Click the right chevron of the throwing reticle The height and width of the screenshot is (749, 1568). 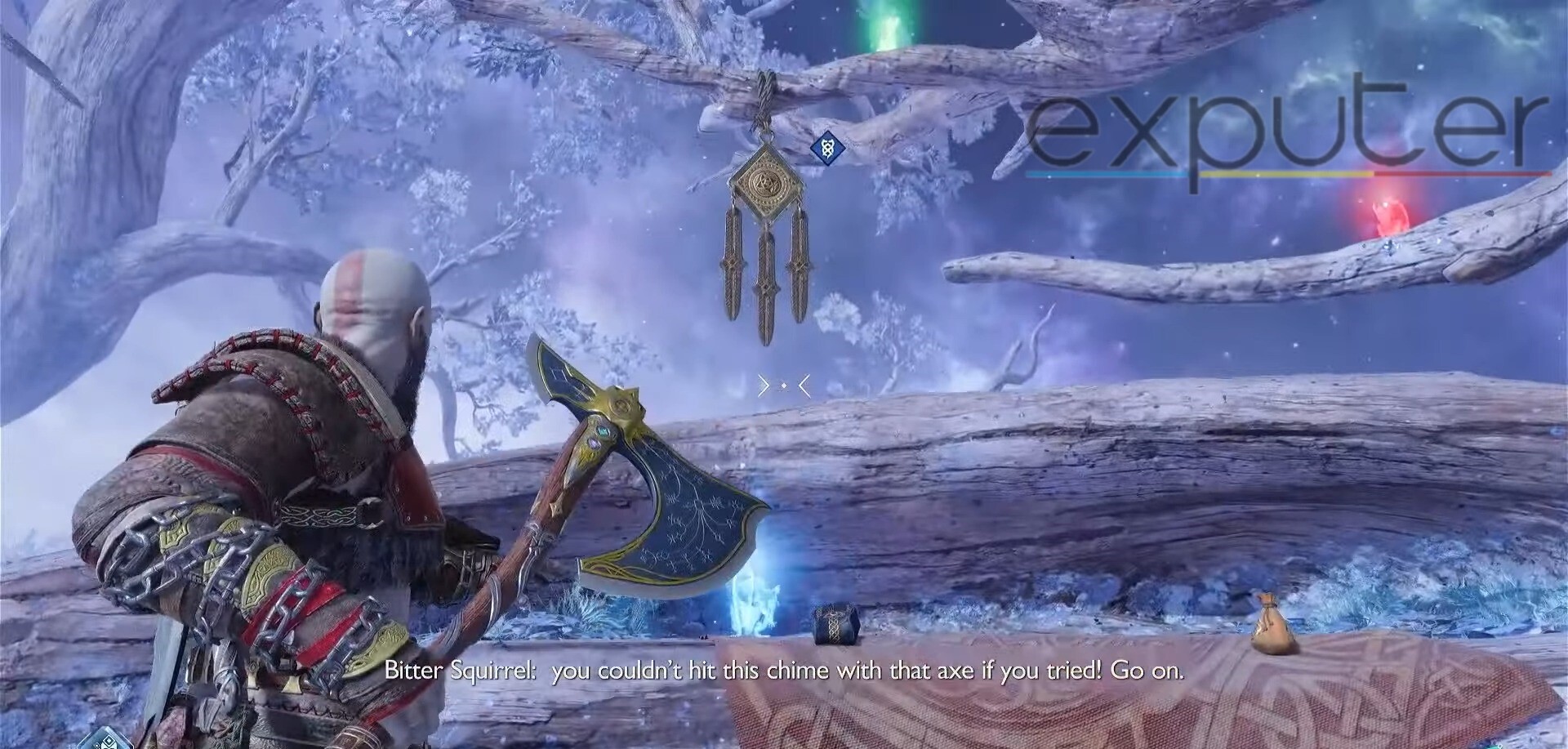click(x=804, y=386)
